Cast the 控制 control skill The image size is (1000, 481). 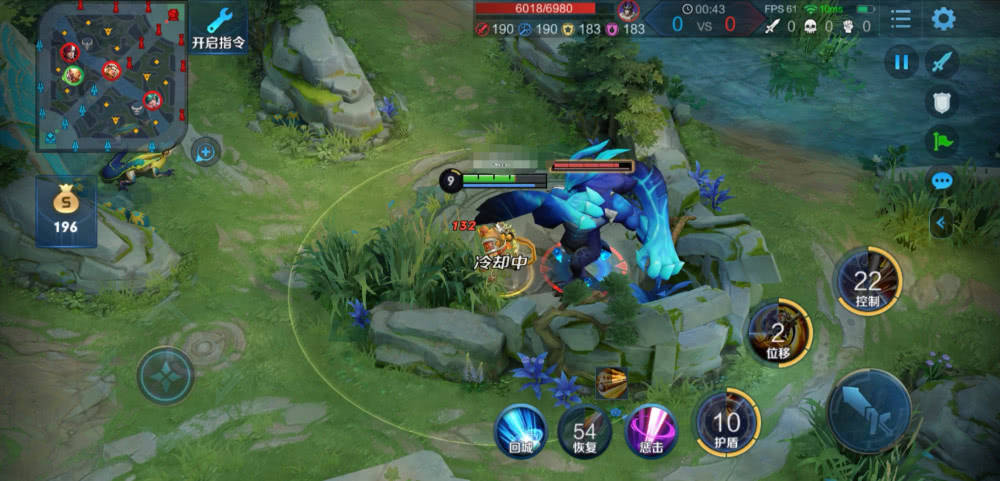click(x=867, y=281)
